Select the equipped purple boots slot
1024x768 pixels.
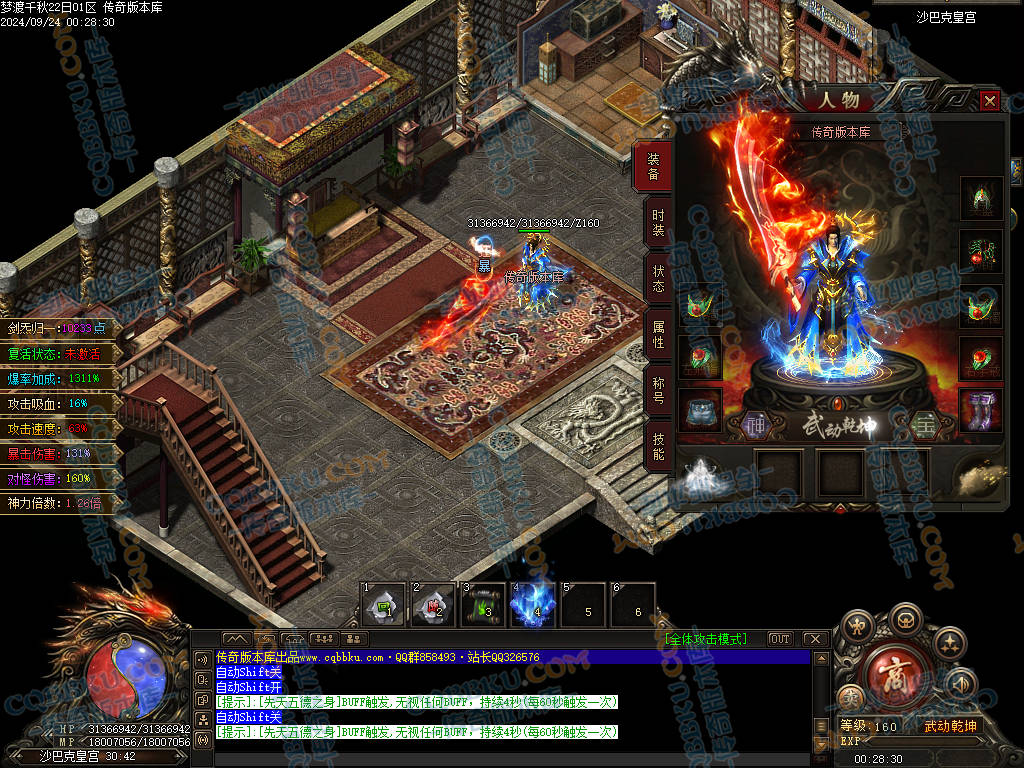click(981, 410)
